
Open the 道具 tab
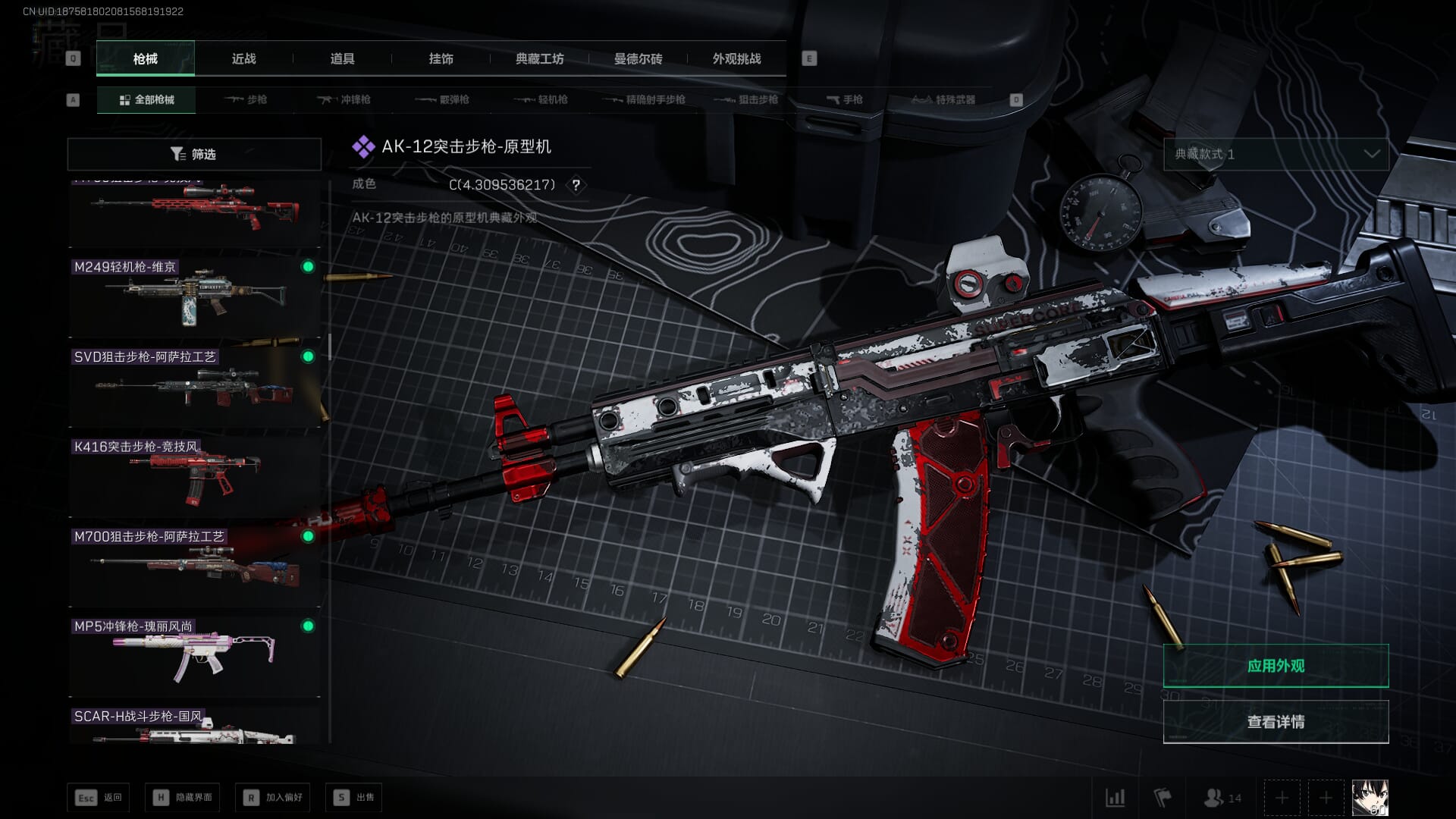pyautogui.click(x=342, y=58)
